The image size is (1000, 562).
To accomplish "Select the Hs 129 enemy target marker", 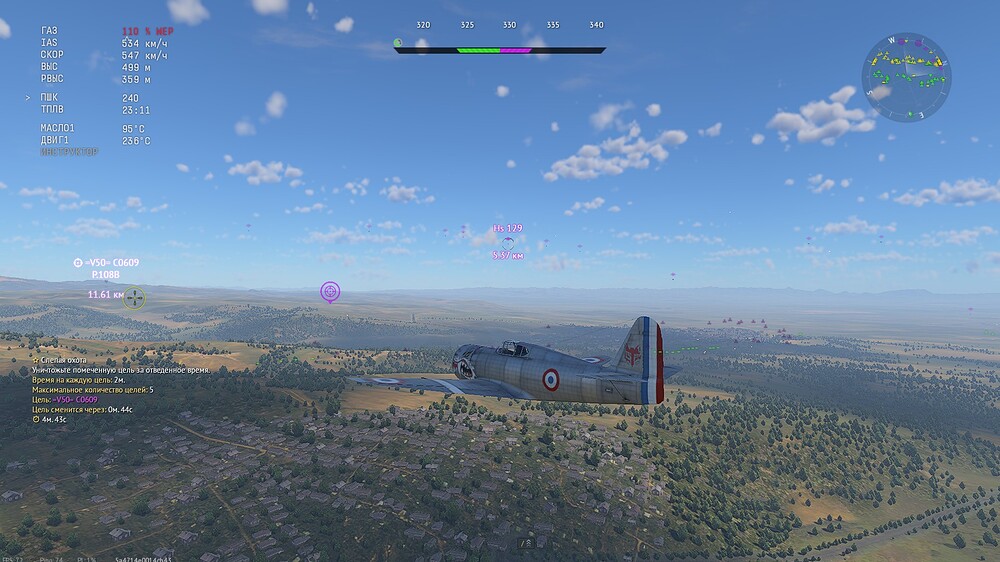I will (x=508, y=242).
